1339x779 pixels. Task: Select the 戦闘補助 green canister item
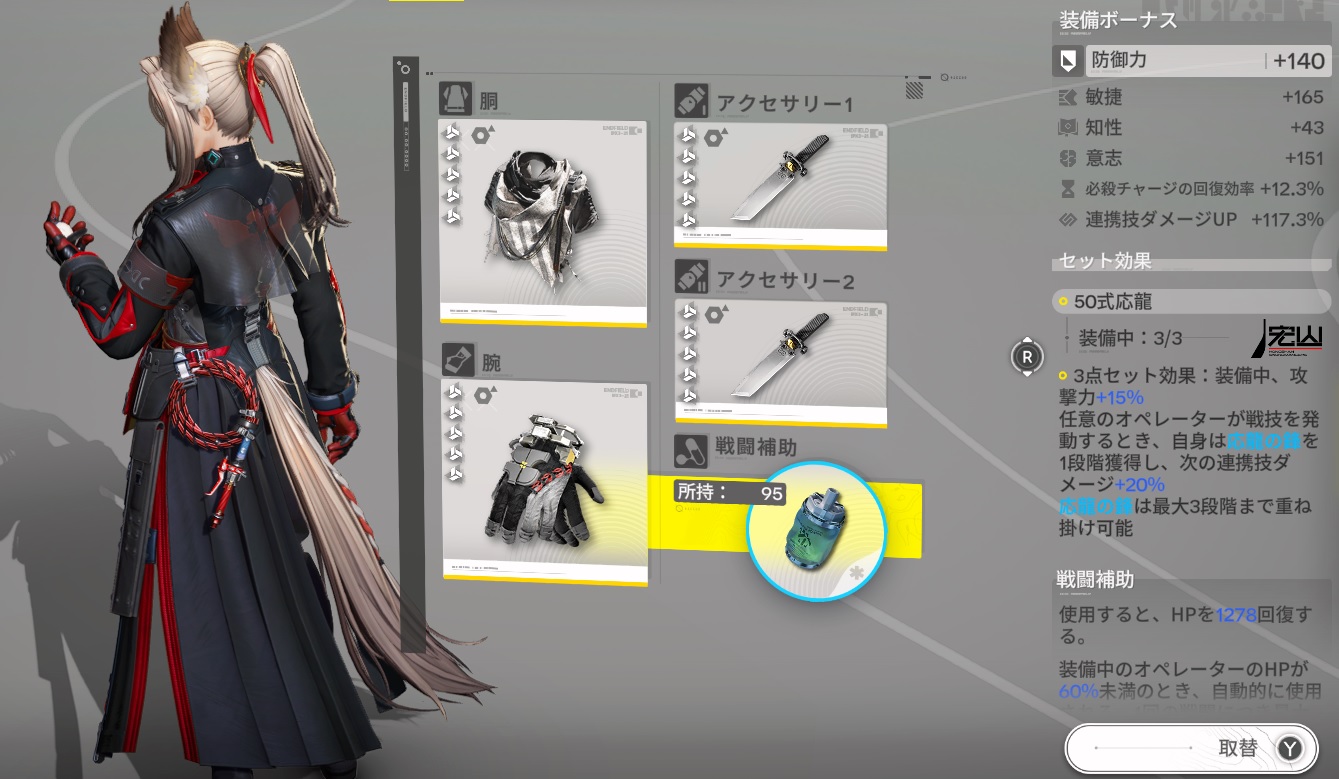tap(816, 530)
